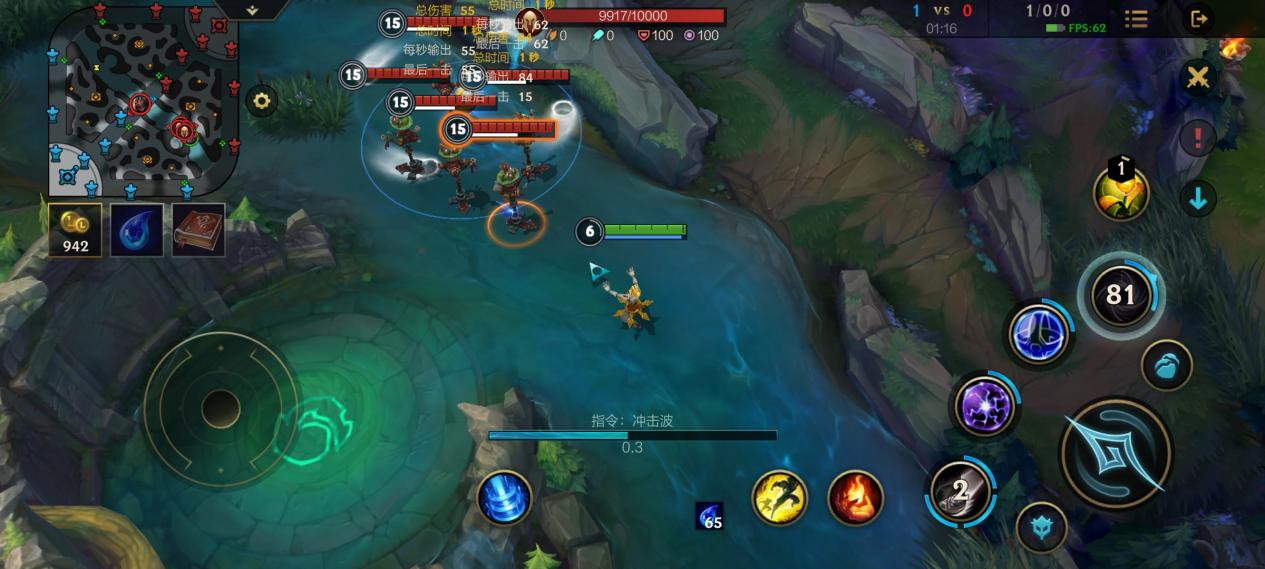This screenshot has height=569, width=1265.
Task: Select the brown spellbook item slot
Action: (198, 230)
